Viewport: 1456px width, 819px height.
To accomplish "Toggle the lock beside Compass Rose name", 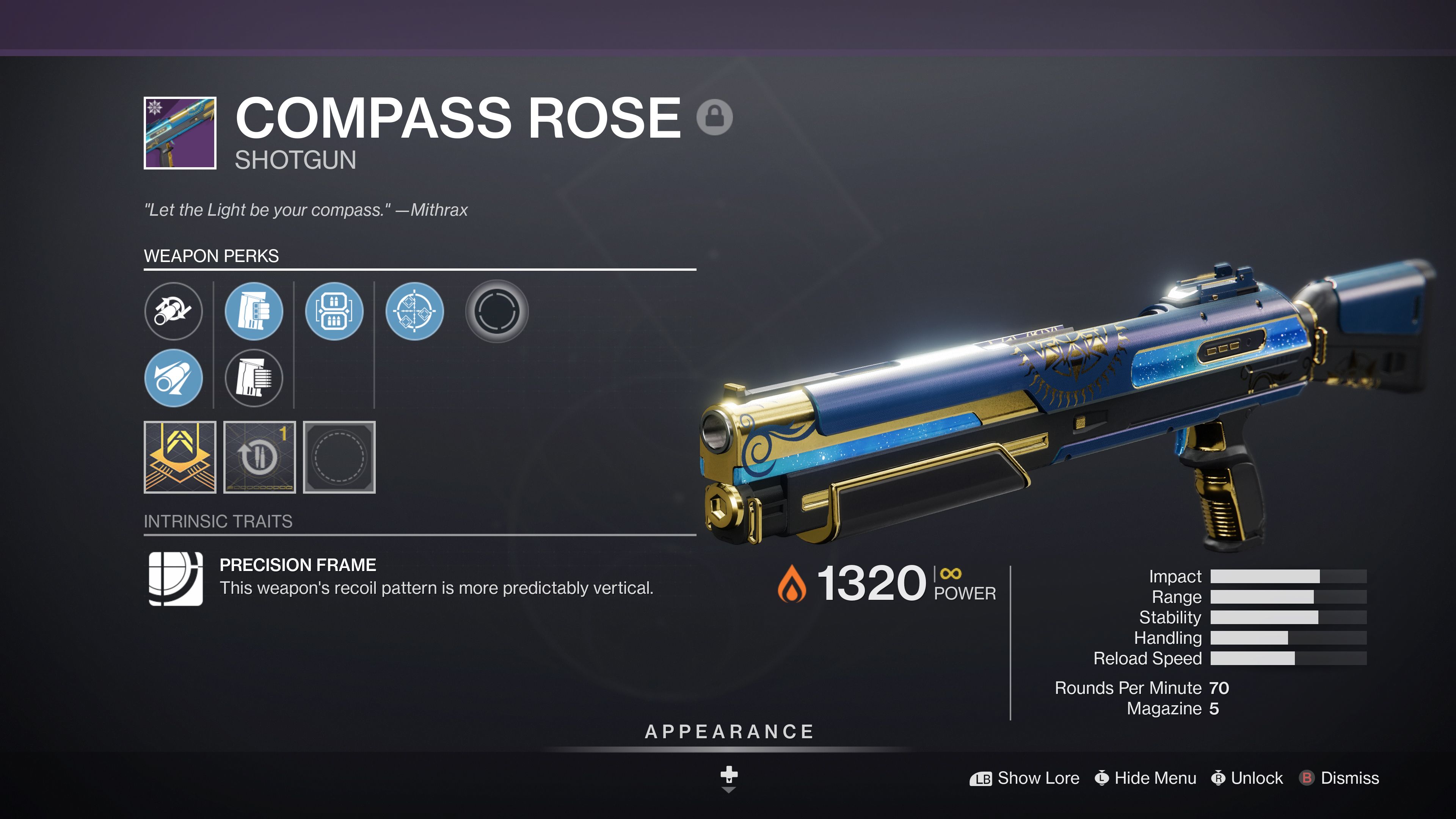I will tap(715, 118).
